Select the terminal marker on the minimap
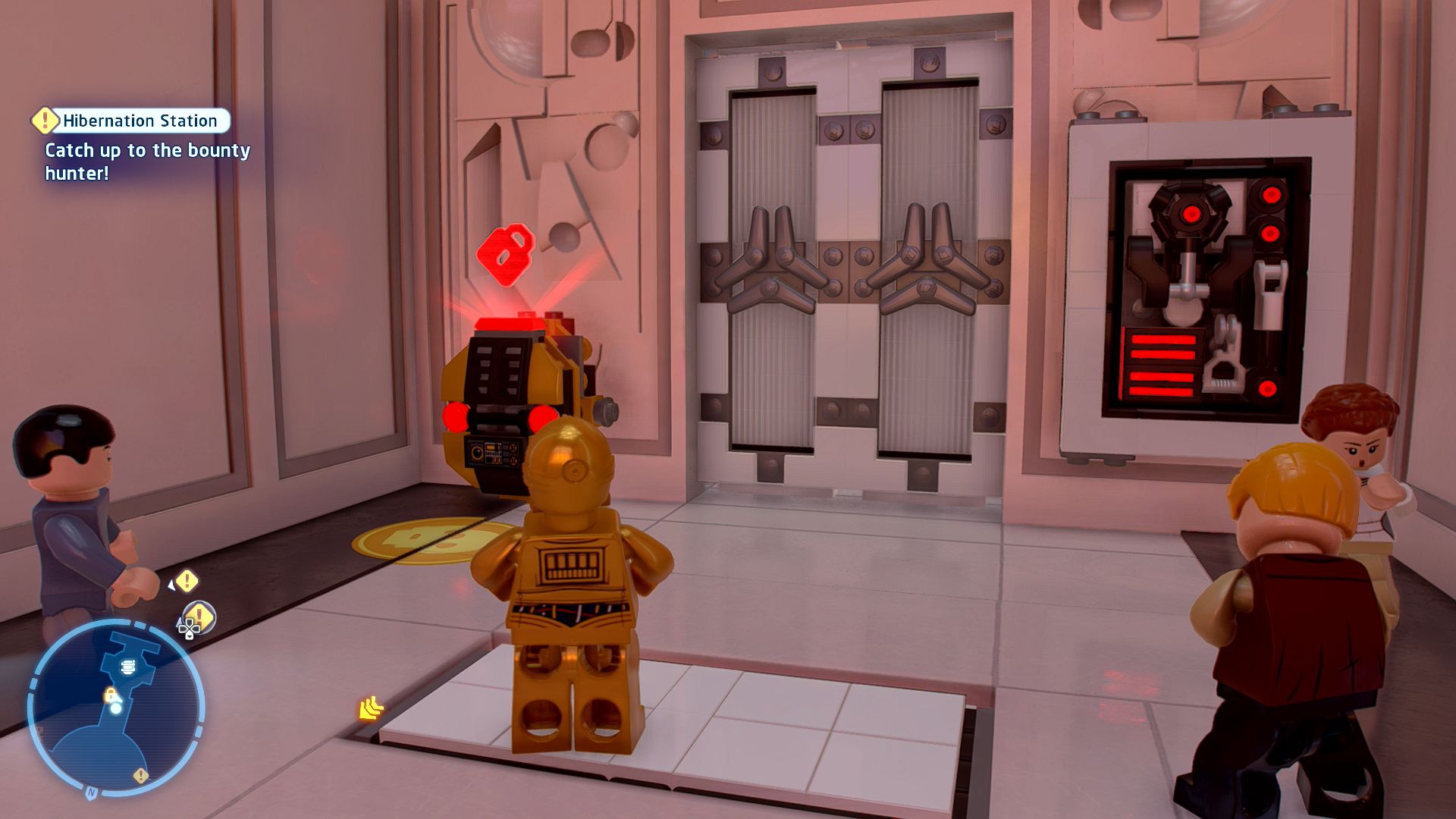The height and width of the screenshot is (819, 1456). tap(127, 667)
